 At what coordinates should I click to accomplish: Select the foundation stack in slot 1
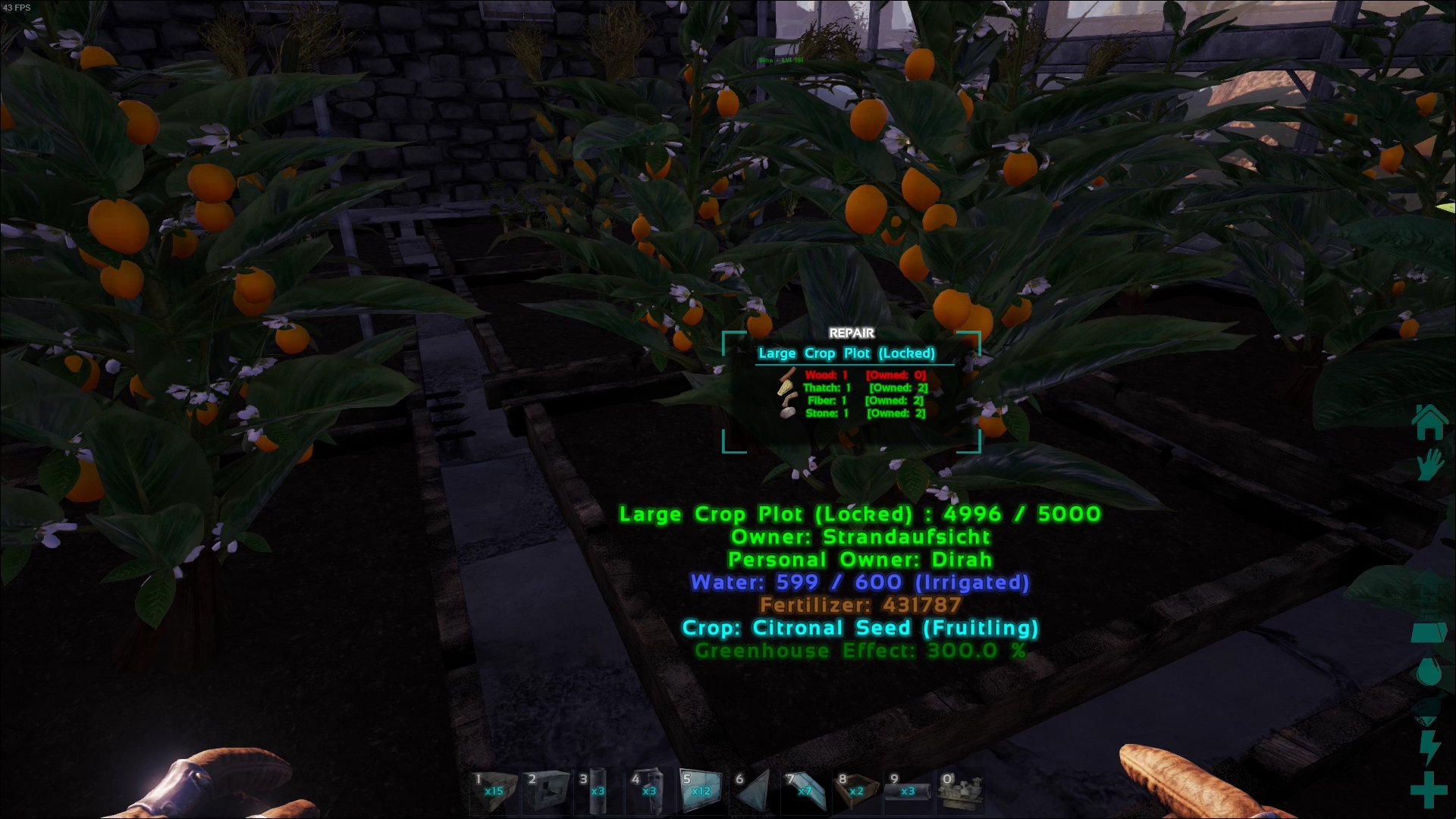pyautogui.click(x=494, y=790)
